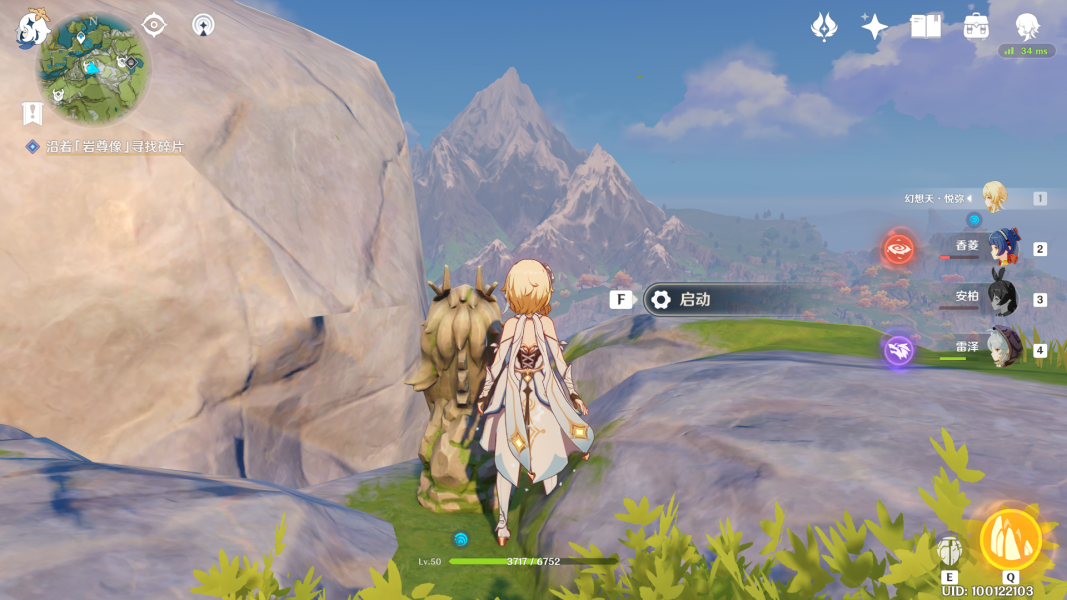Image resolution: width=1067 pixels, height=600 pixels.
Task: Unleash the glowing orange elemental burst
Action: [1011, 540]
